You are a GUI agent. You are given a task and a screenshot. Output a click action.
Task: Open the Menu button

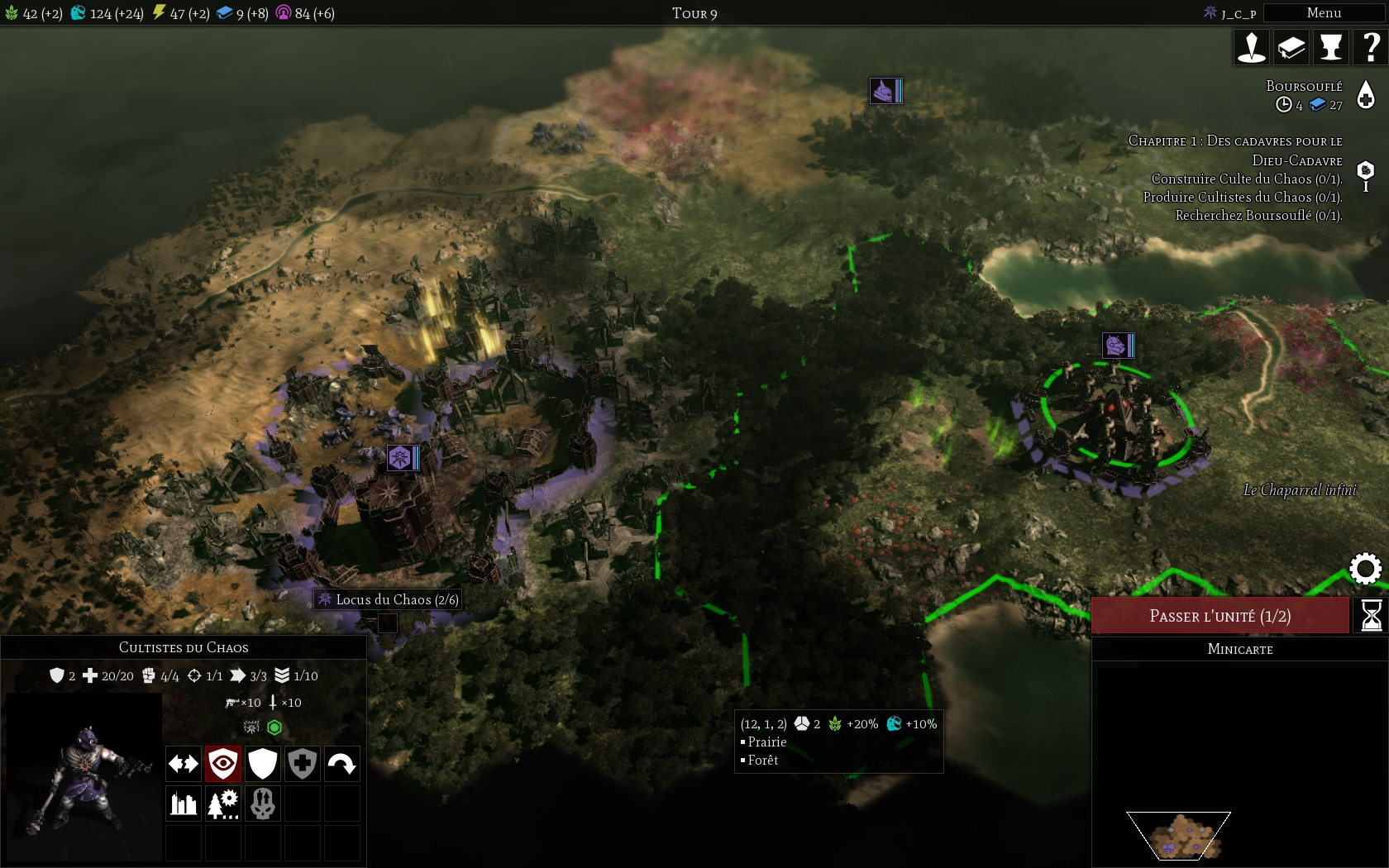[x=1324, y=13]
